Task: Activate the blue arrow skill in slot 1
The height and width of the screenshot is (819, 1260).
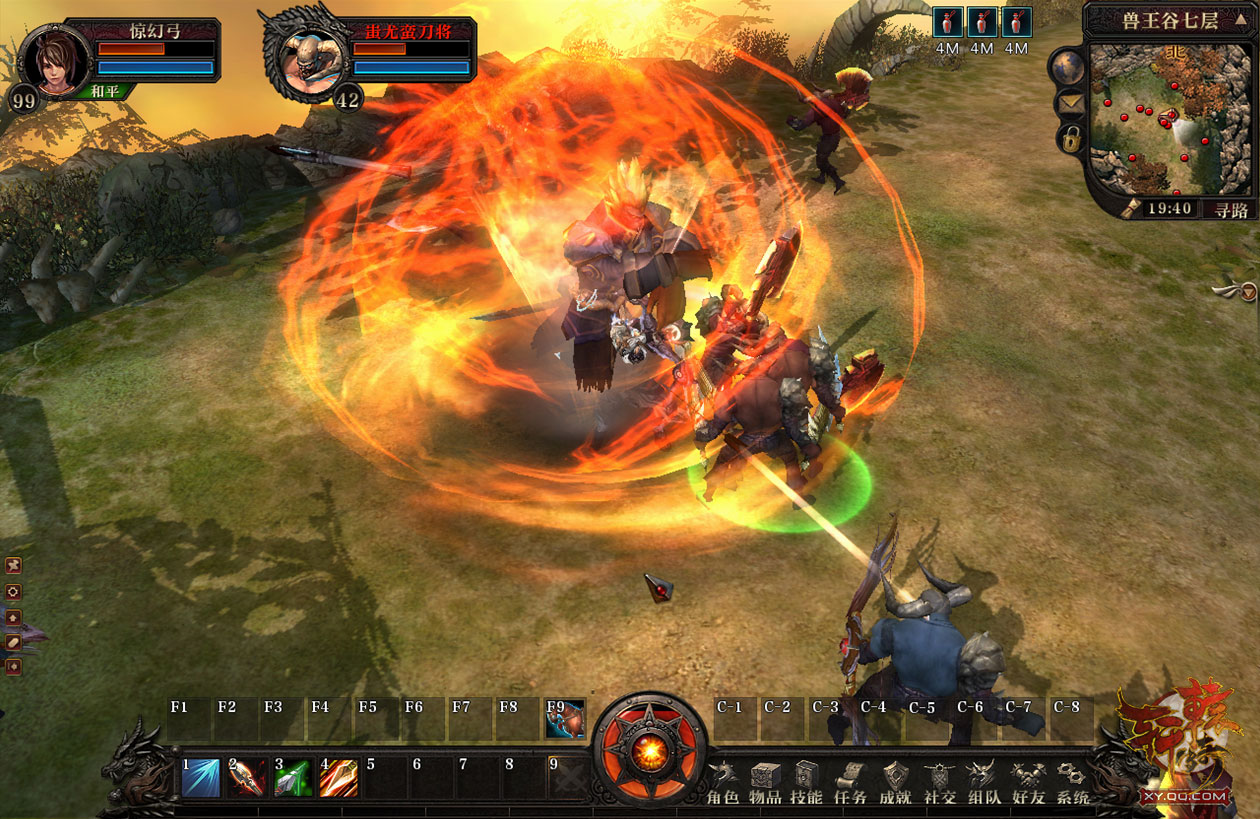Action: coord(201,778)
